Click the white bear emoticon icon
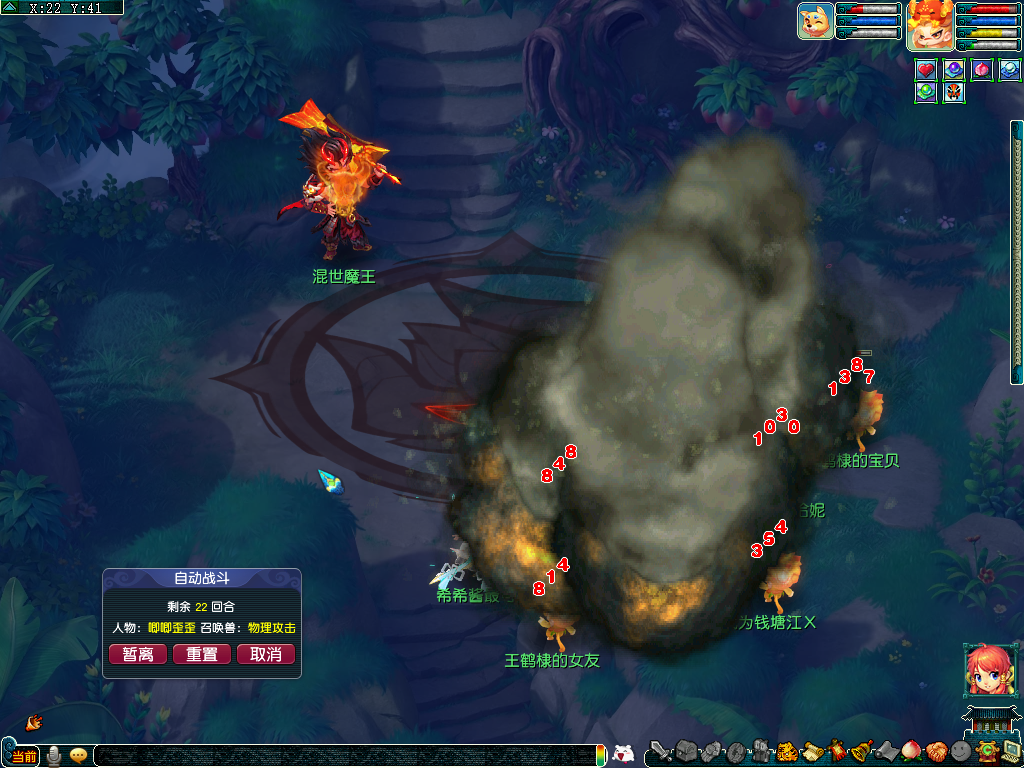 [x=623, y=754]
